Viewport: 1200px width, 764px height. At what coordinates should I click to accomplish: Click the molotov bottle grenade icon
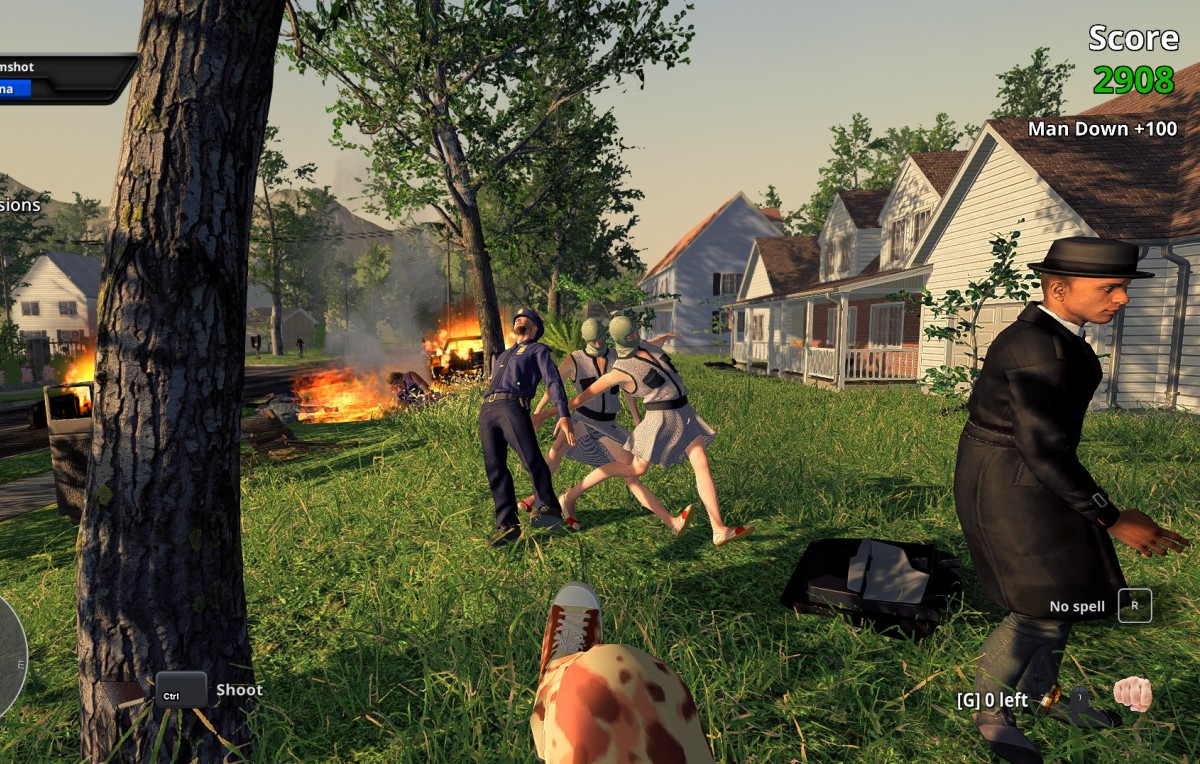click(1050, 701)
